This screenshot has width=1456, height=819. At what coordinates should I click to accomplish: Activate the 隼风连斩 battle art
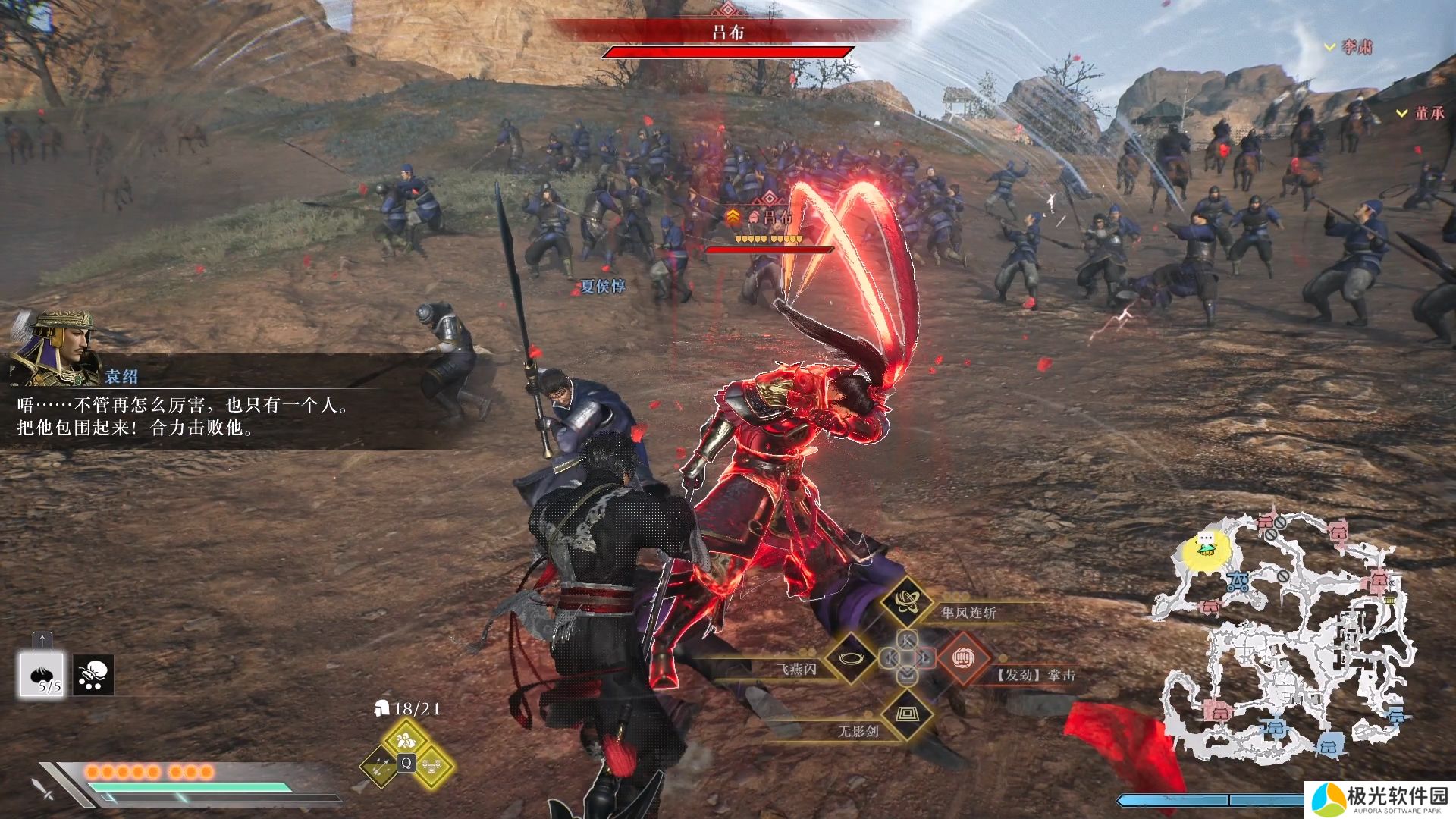pyautogui.click(x=906, y=601)
